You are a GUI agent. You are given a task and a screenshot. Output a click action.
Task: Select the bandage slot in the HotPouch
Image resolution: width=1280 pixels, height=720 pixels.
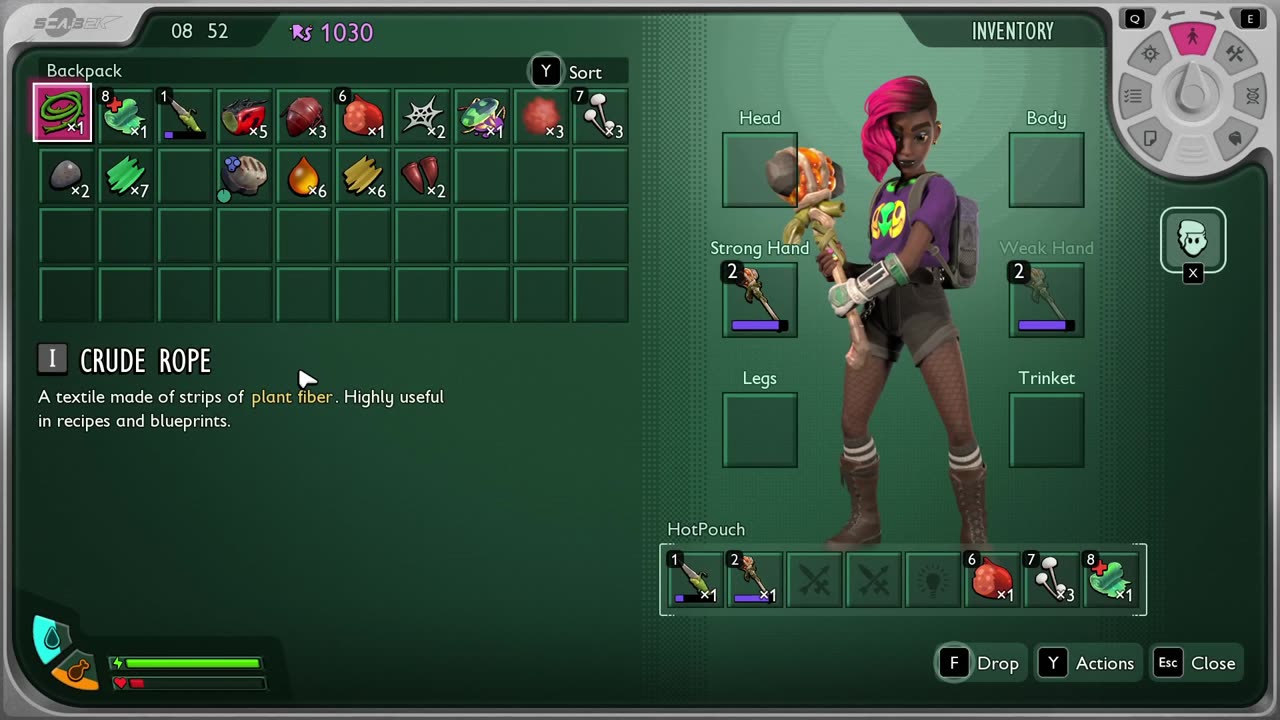[x=1112, y=579]
